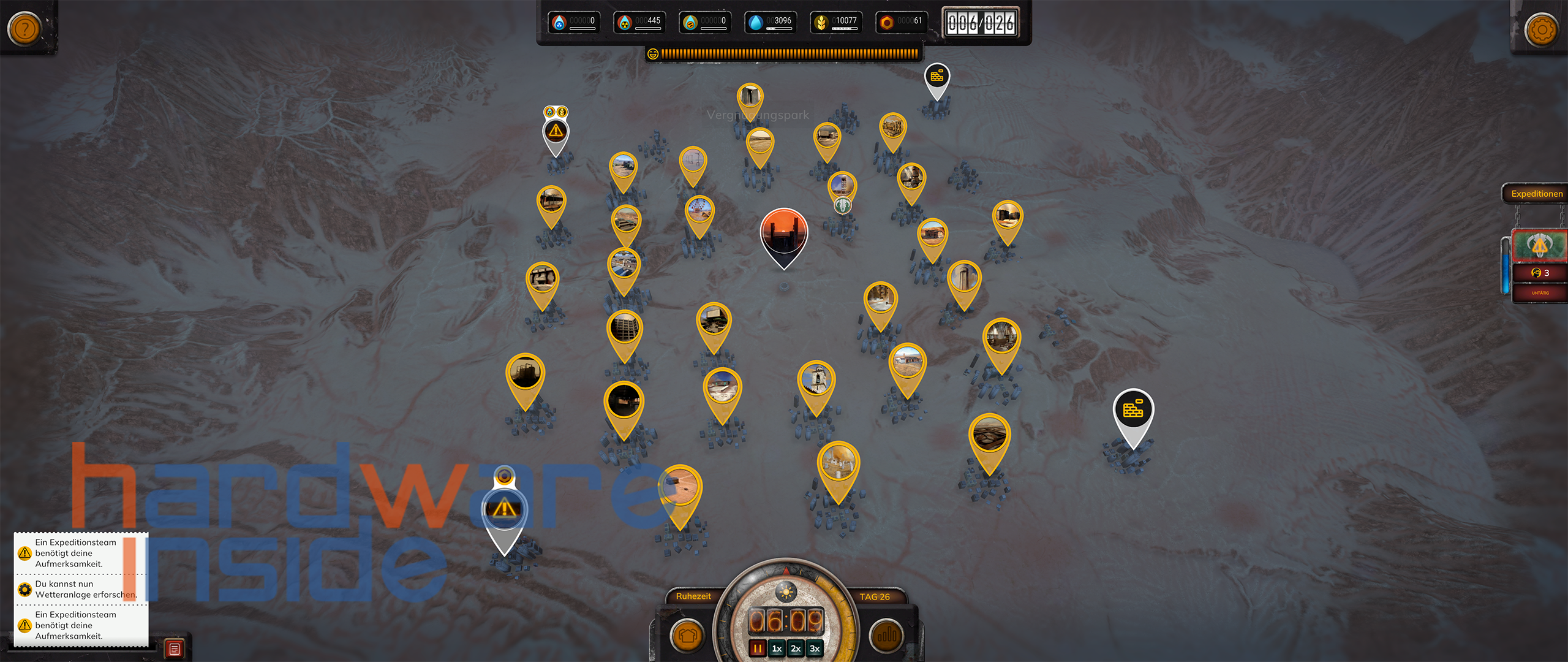Set game speed to 1x

coord(777,649)
